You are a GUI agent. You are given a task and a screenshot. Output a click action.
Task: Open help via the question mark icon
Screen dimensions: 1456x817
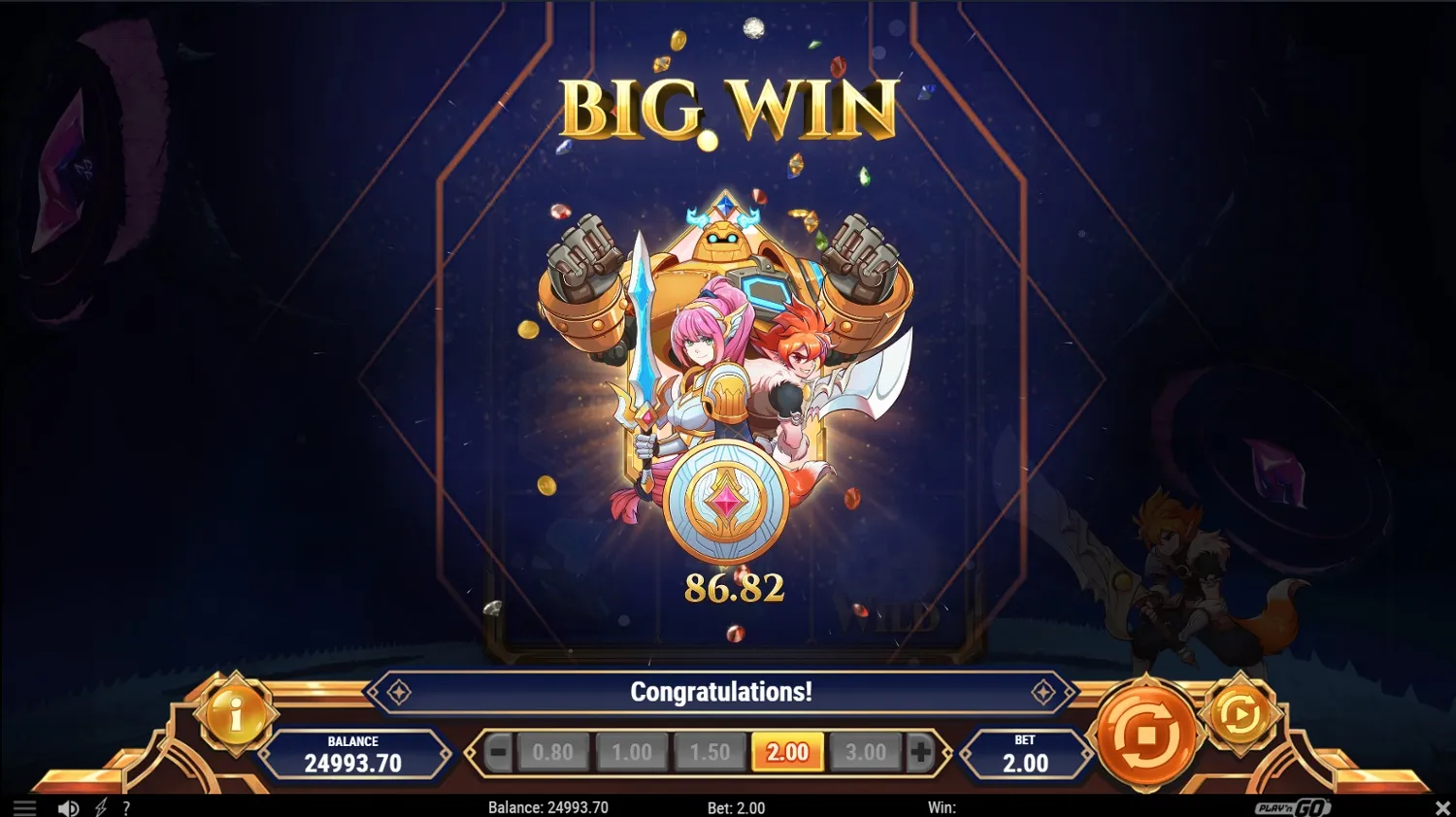[125, 807]
